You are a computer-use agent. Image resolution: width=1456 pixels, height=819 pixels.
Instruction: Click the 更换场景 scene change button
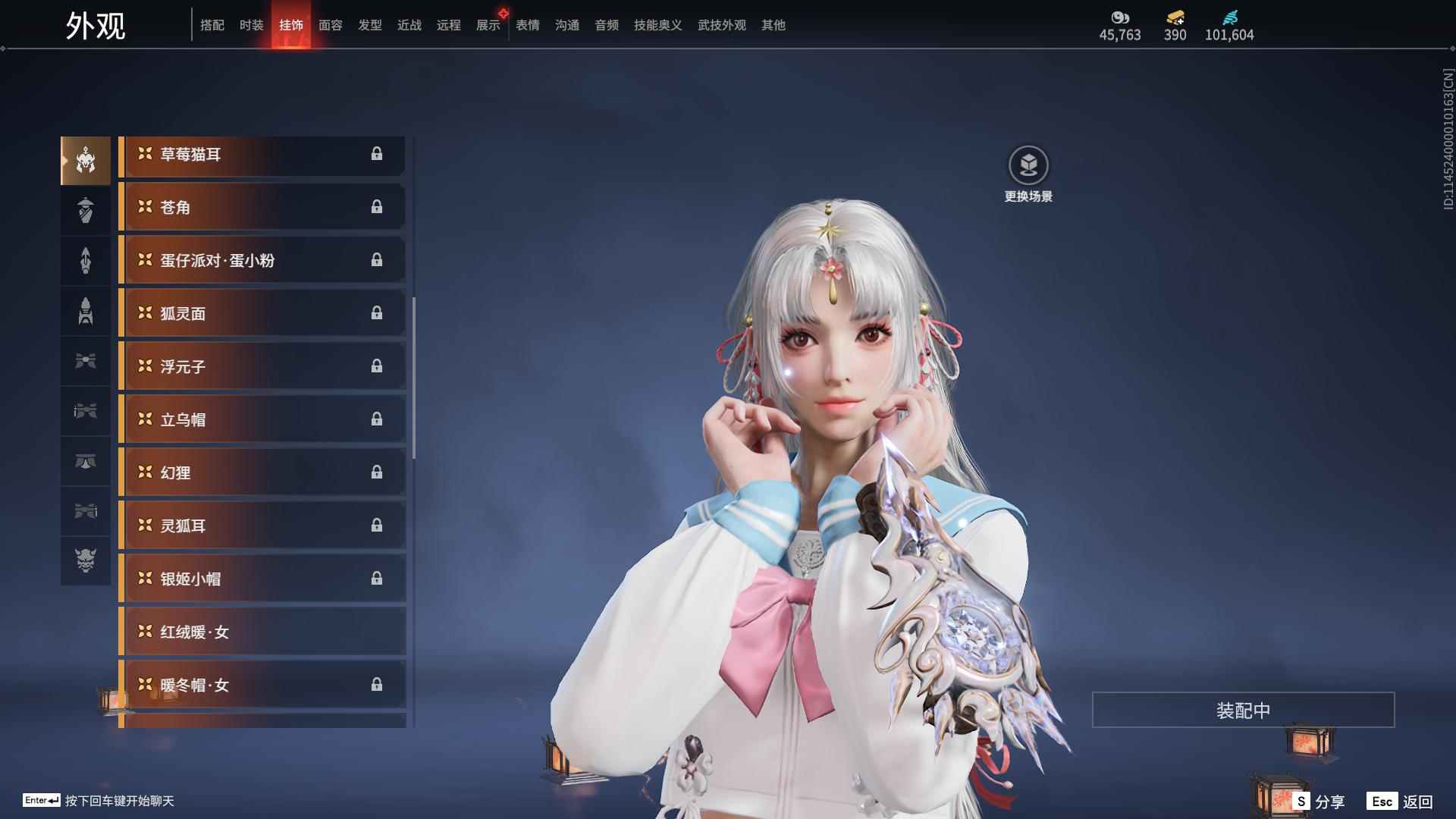(x=1028, y=174)
